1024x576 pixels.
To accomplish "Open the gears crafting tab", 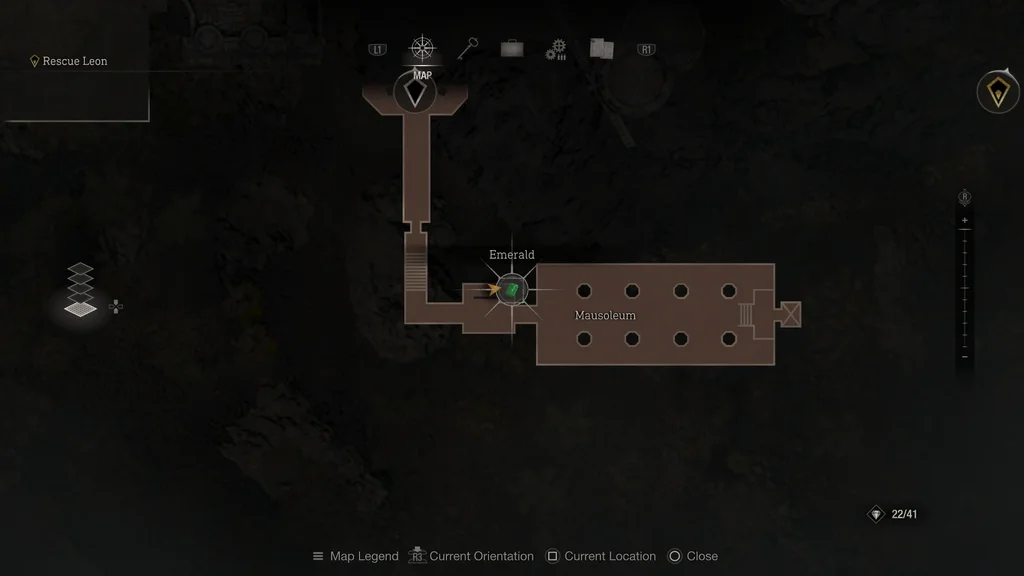I will pyautogui.click(x=556, y=49).
